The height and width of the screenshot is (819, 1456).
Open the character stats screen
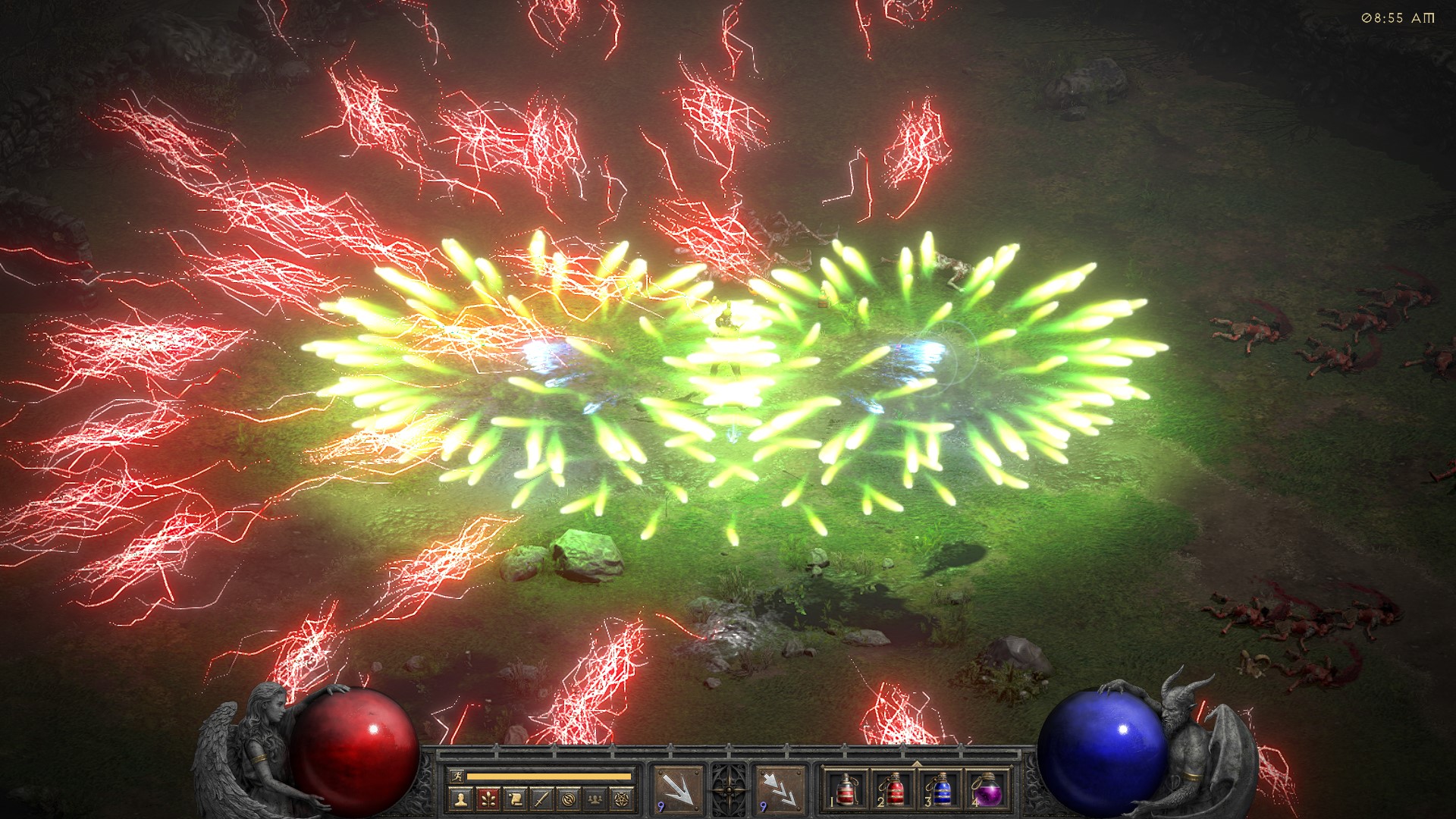459,799
